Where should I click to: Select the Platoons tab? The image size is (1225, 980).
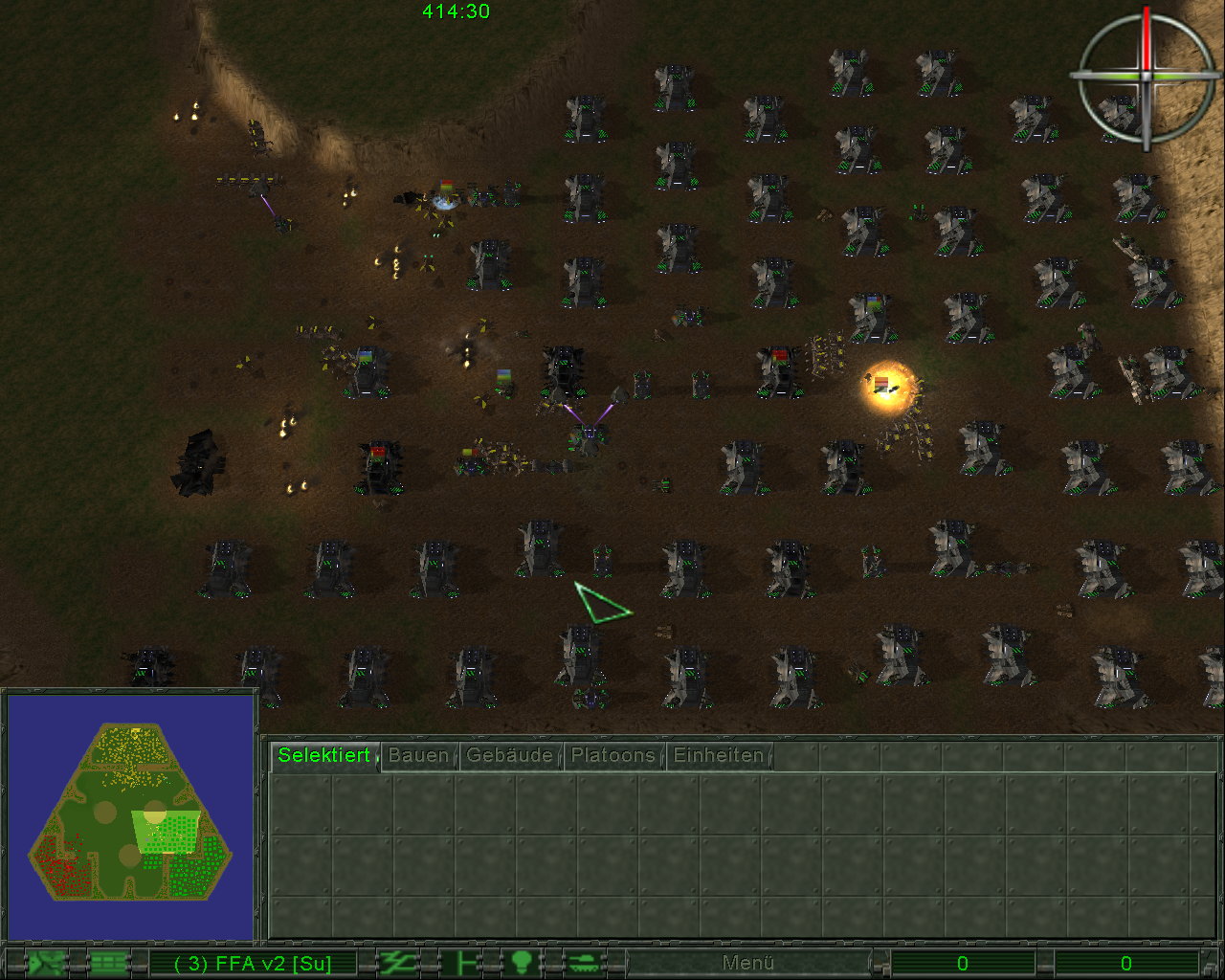(612, 755)
